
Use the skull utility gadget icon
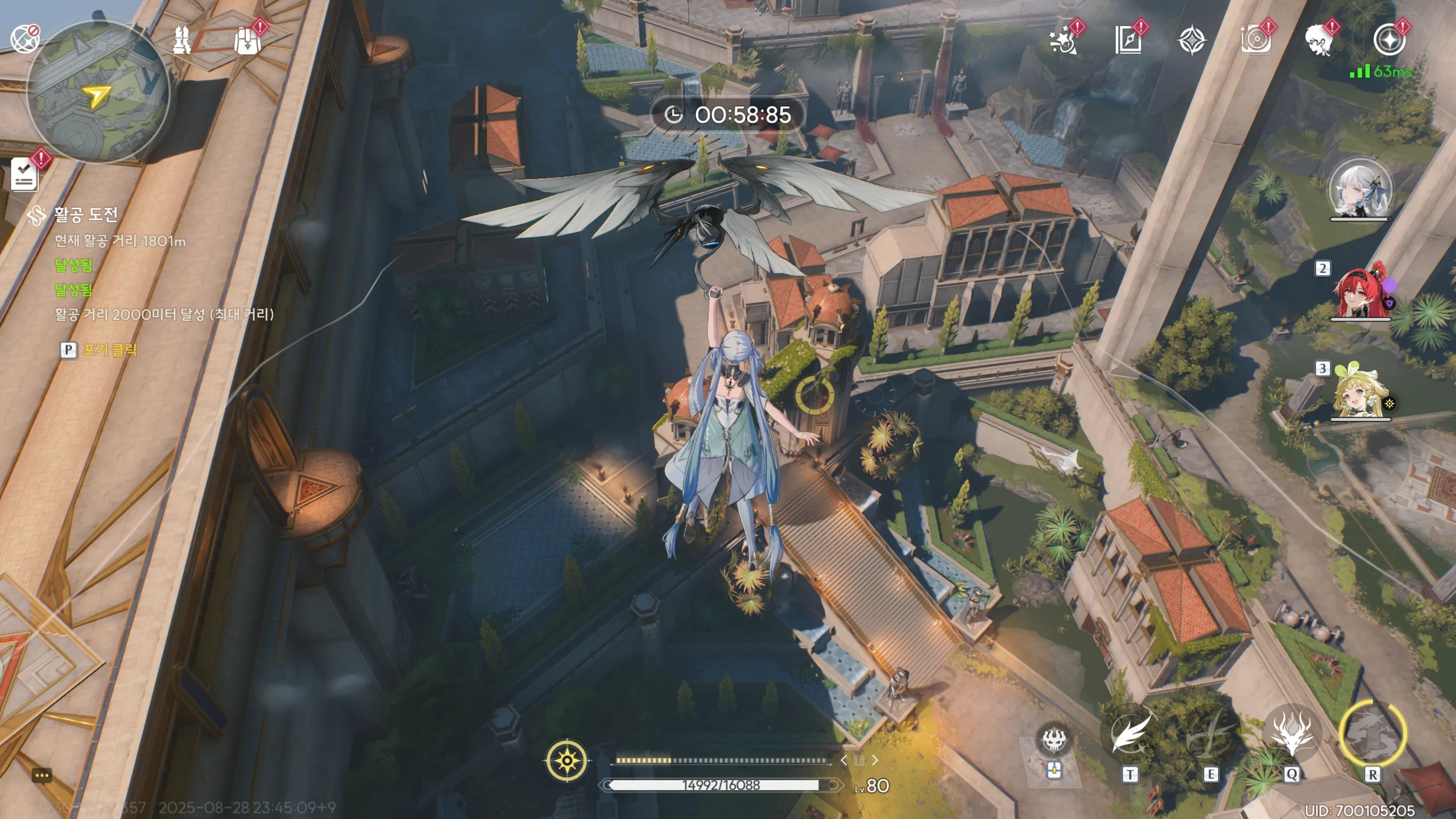[x=1053, y=739]
